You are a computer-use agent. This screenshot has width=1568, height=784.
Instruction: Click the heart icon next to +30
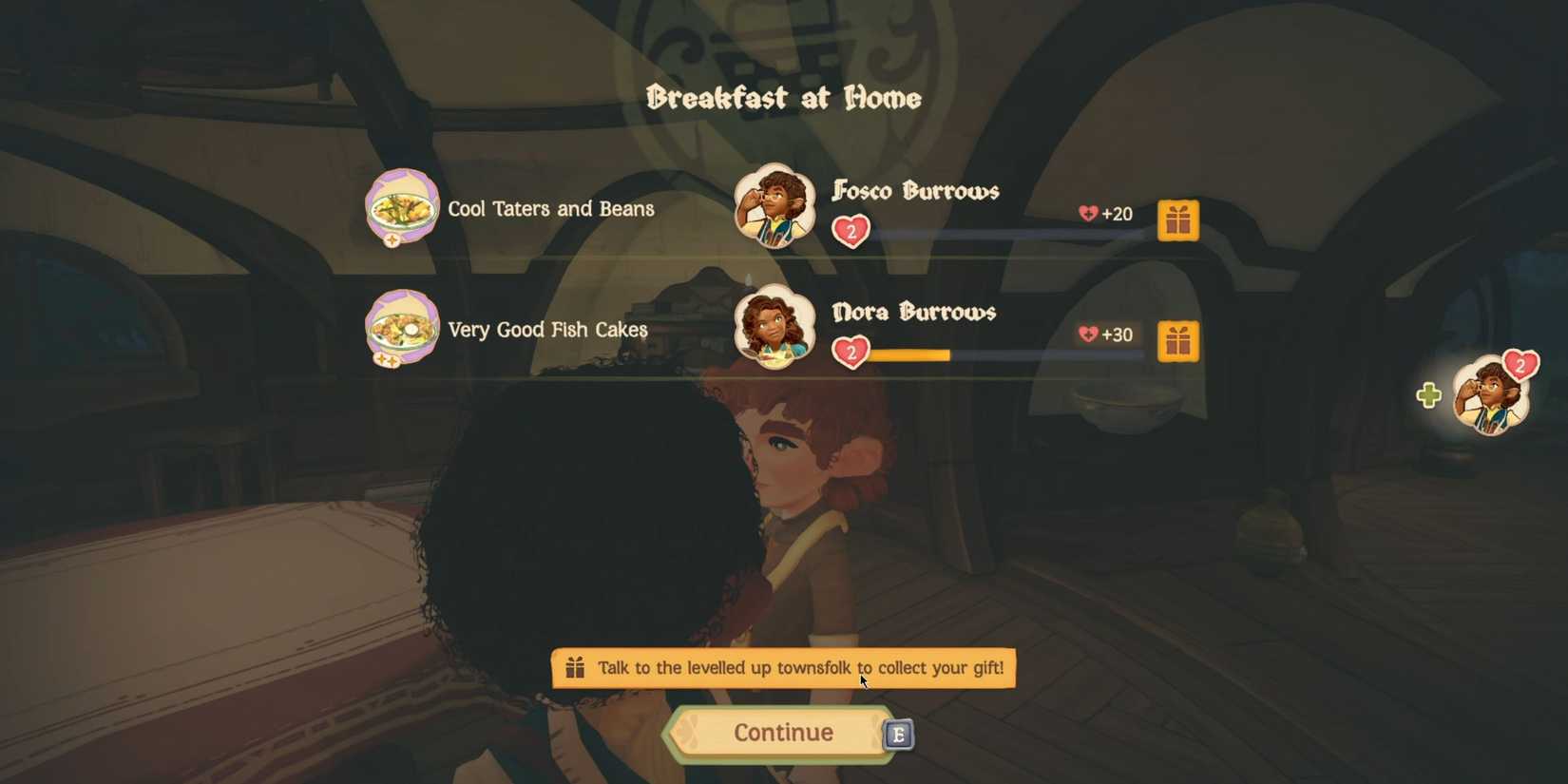pyautogui.click(x=1087, y=335)
